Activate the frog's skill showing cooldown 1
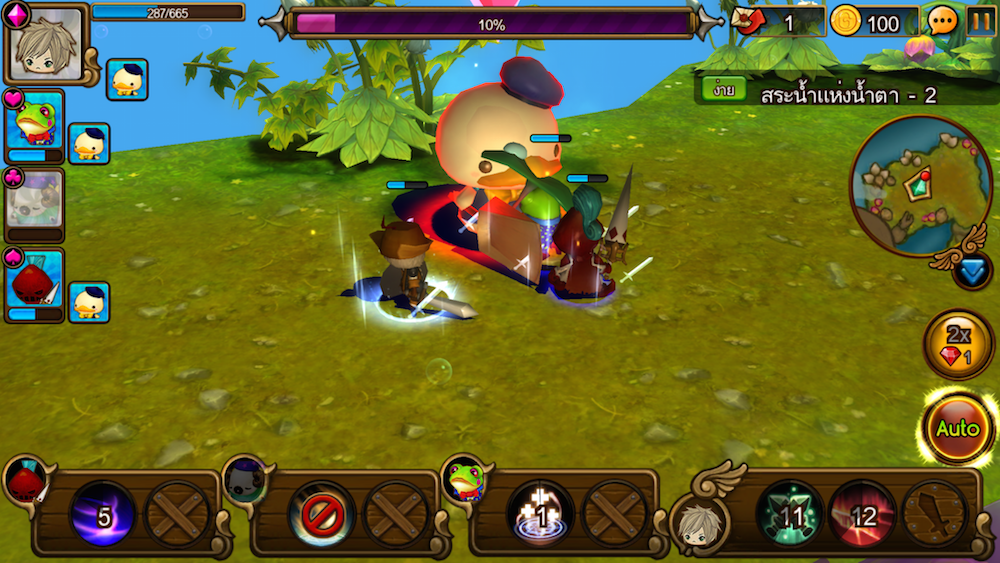 (x=540, y=516)
